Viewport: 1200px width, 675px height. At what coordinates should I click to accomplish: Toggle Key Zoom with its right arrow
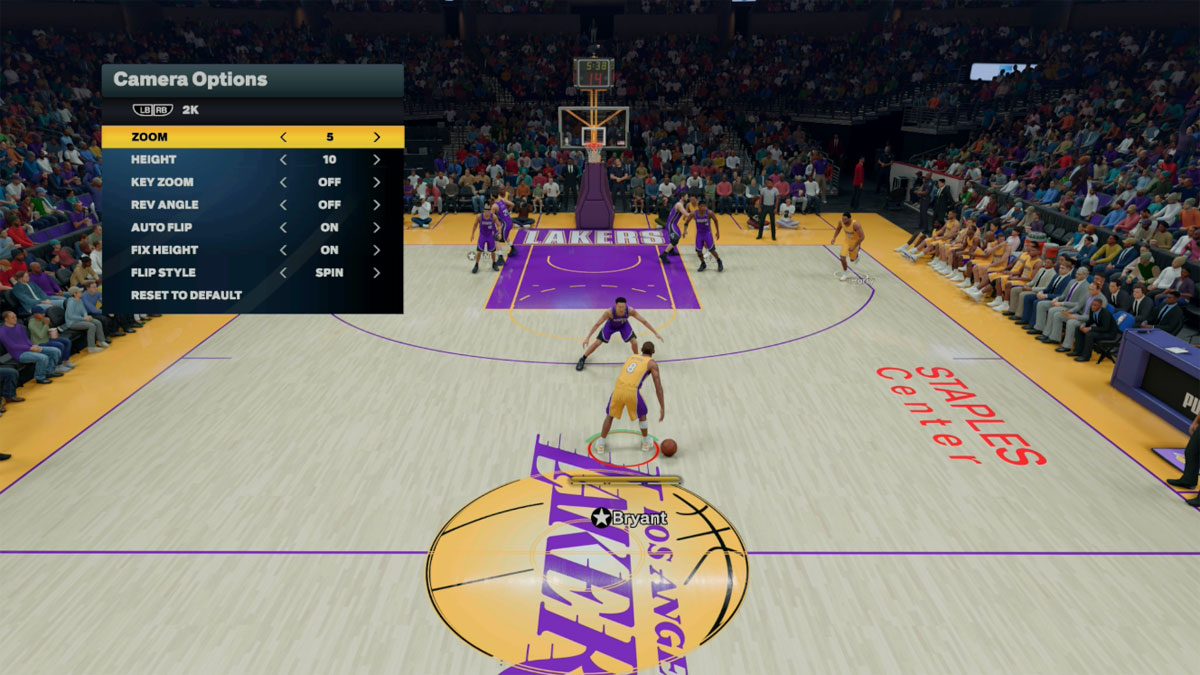376,182
